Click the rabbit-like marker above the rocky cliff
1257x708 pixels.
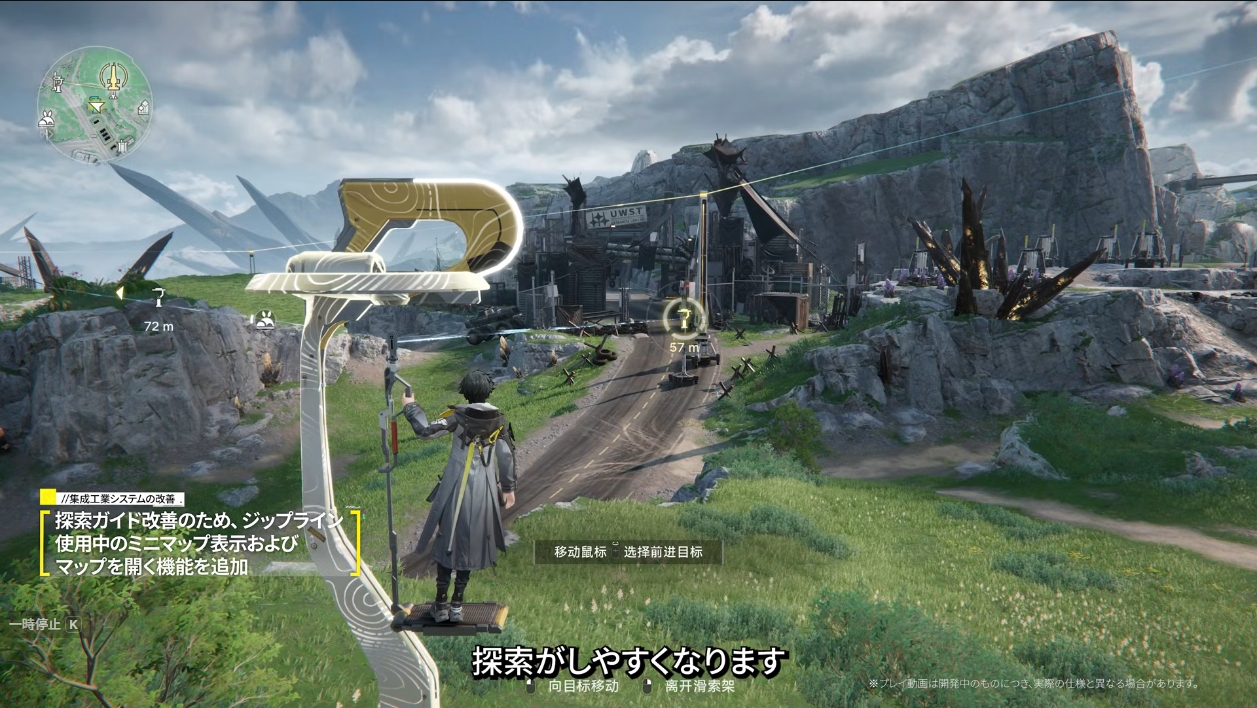pyautogui.click(x=265, y=320)
